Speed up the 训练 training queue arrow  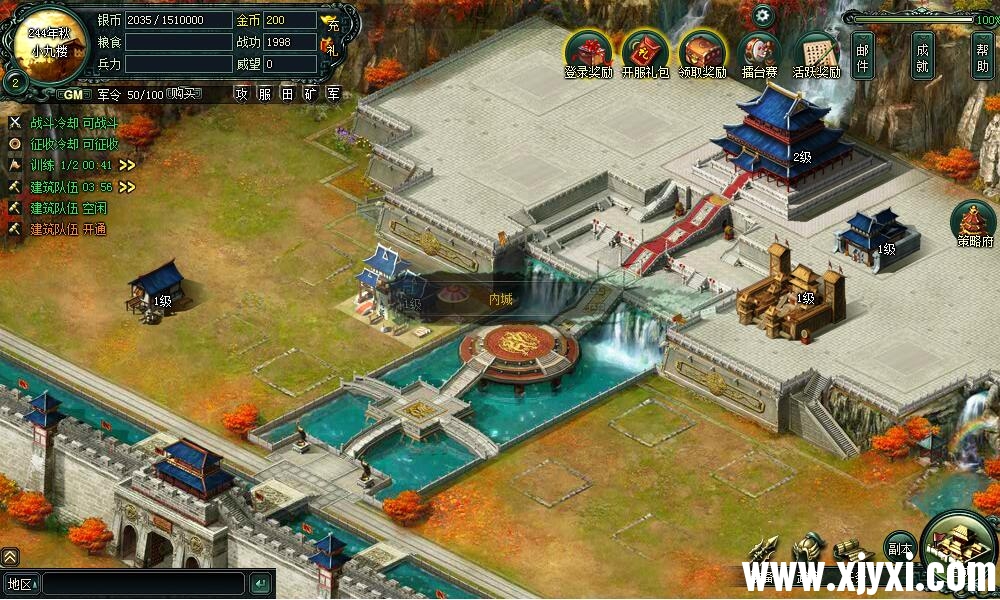pos(127,165)
